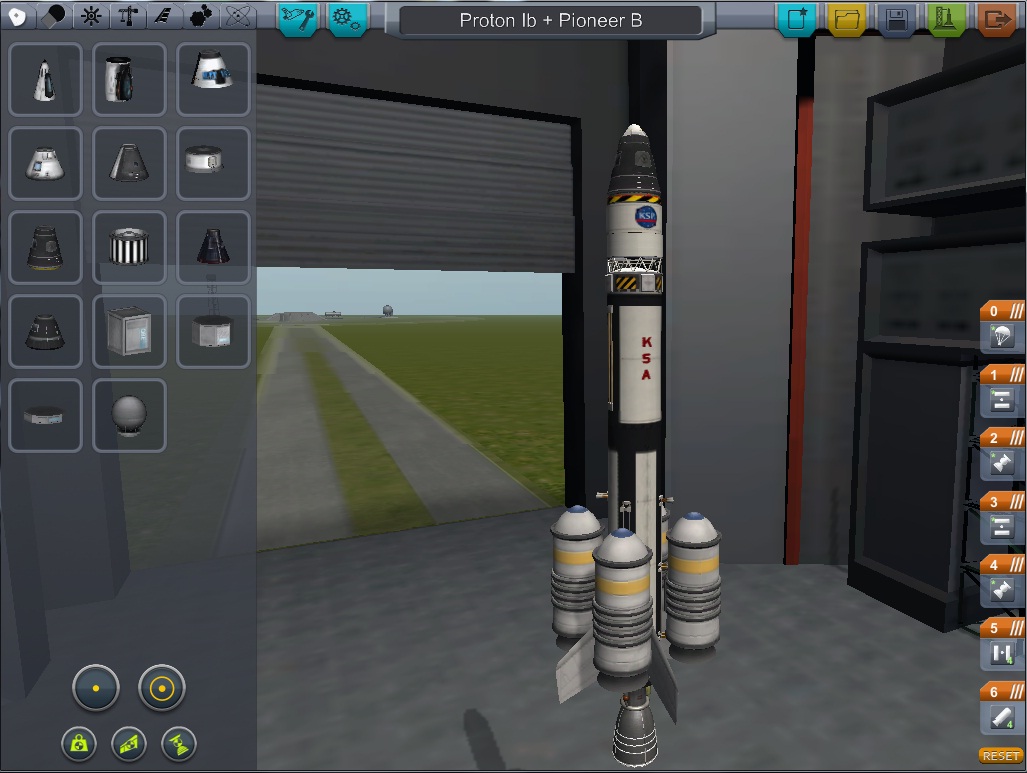This screenshot has height=773, width=1027.
Task: Select the Pods parts category tab
Action: (x=16, y=16)
